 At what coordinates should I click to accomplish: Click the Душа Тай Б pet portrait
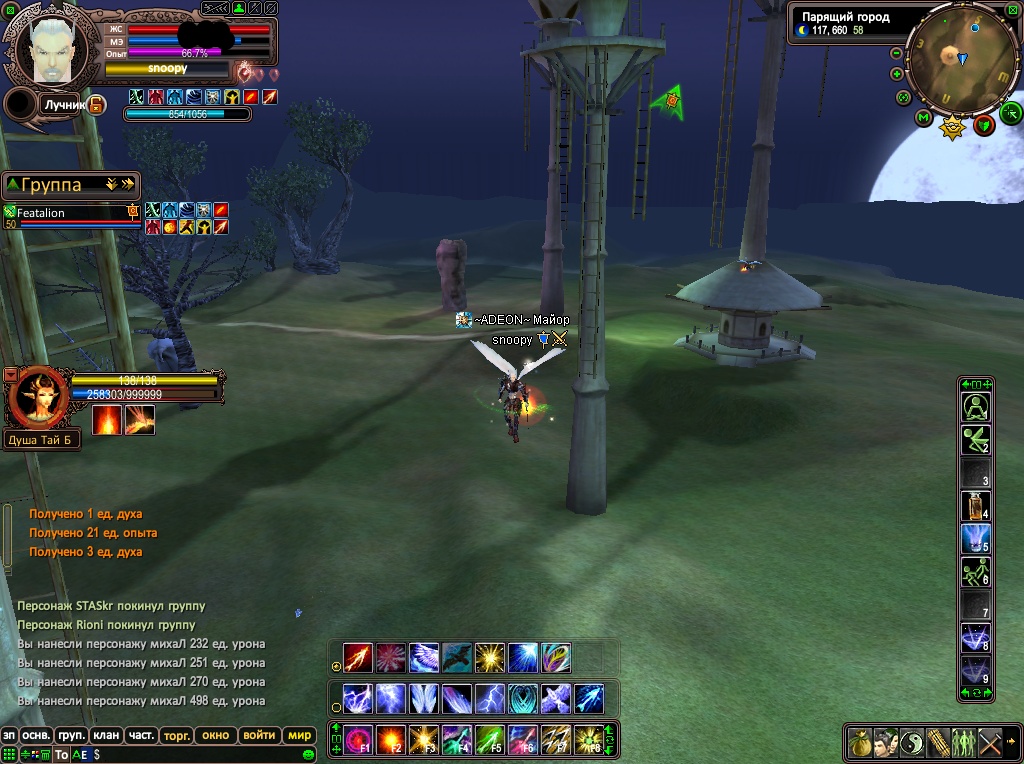[x=38, y=398]
